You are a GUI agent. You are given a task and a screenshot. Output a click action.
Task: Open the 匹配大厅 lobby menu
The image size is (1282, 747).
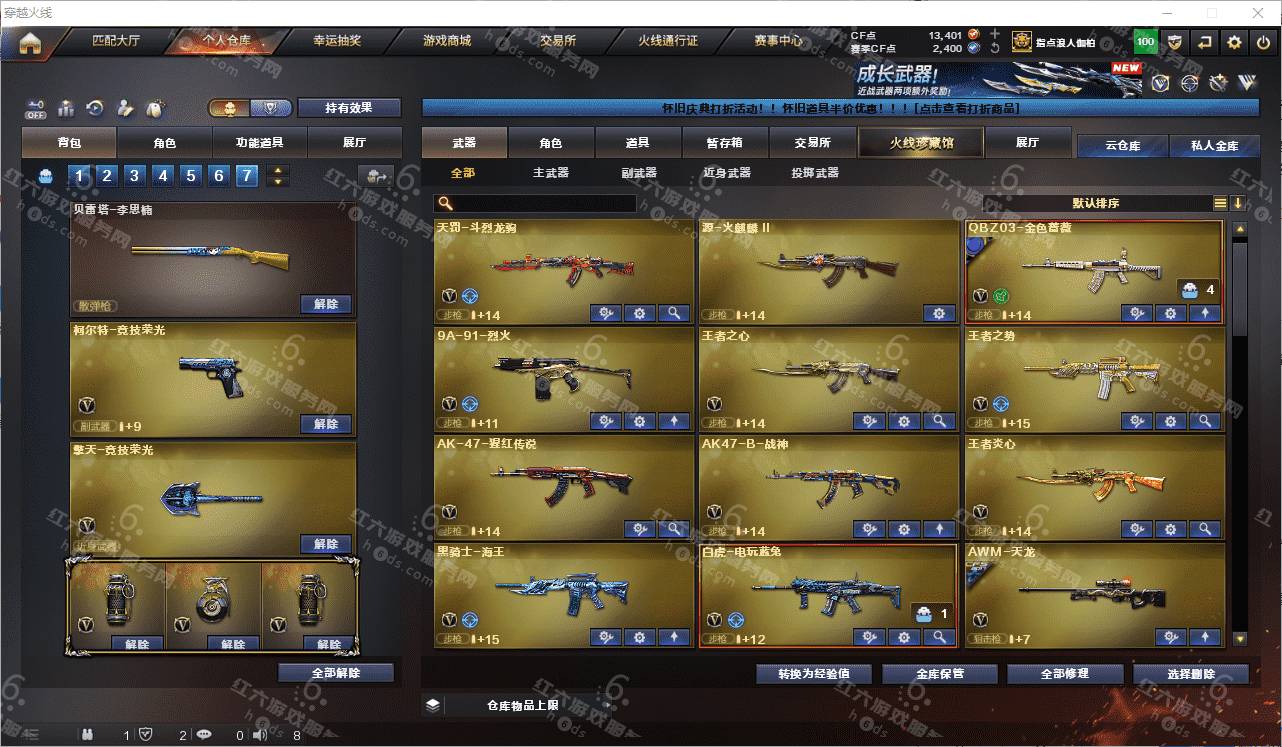[116, 42]
